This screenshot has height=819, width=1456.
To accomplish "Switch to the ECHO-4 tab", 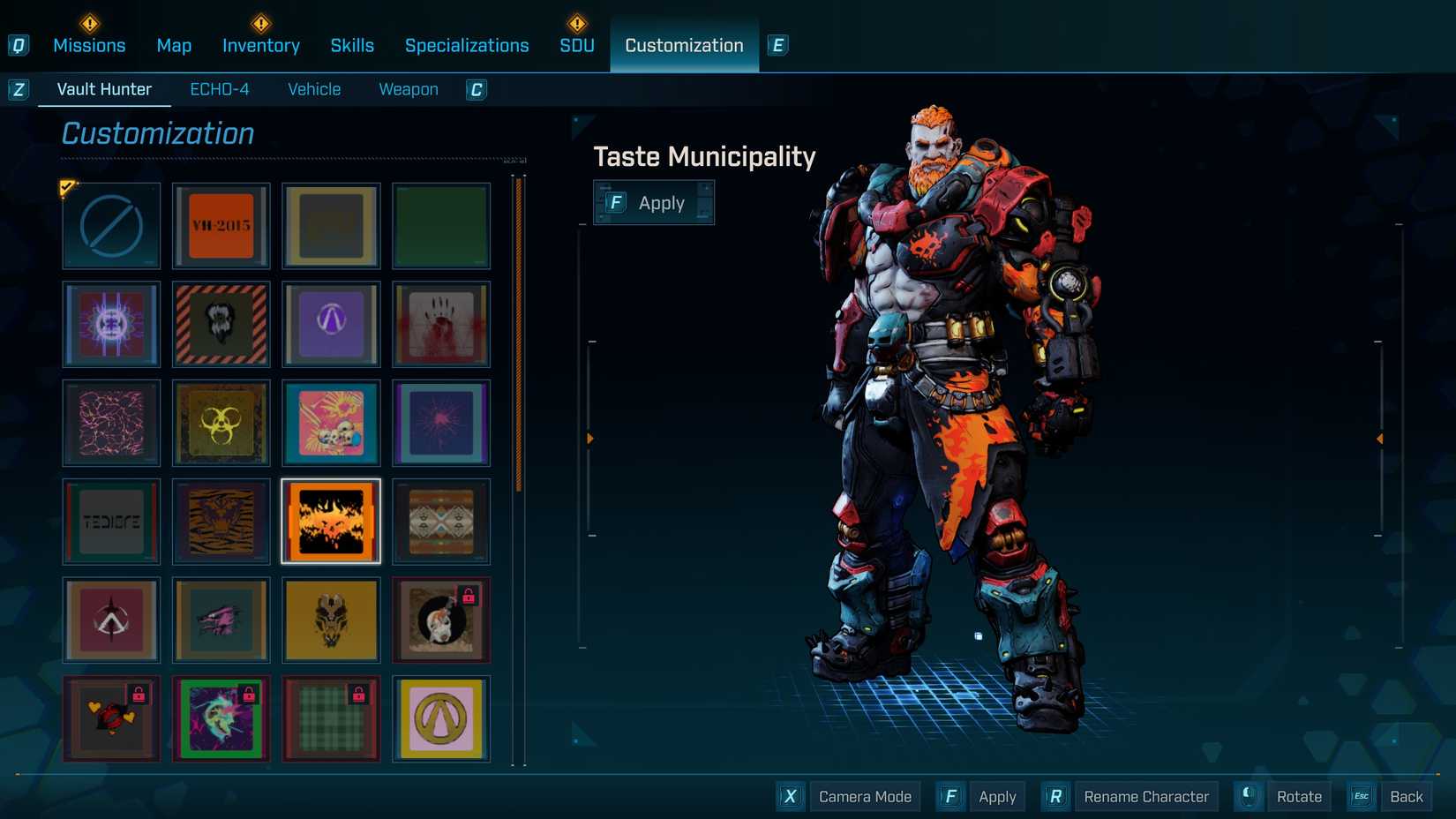I will coord(220,88).
